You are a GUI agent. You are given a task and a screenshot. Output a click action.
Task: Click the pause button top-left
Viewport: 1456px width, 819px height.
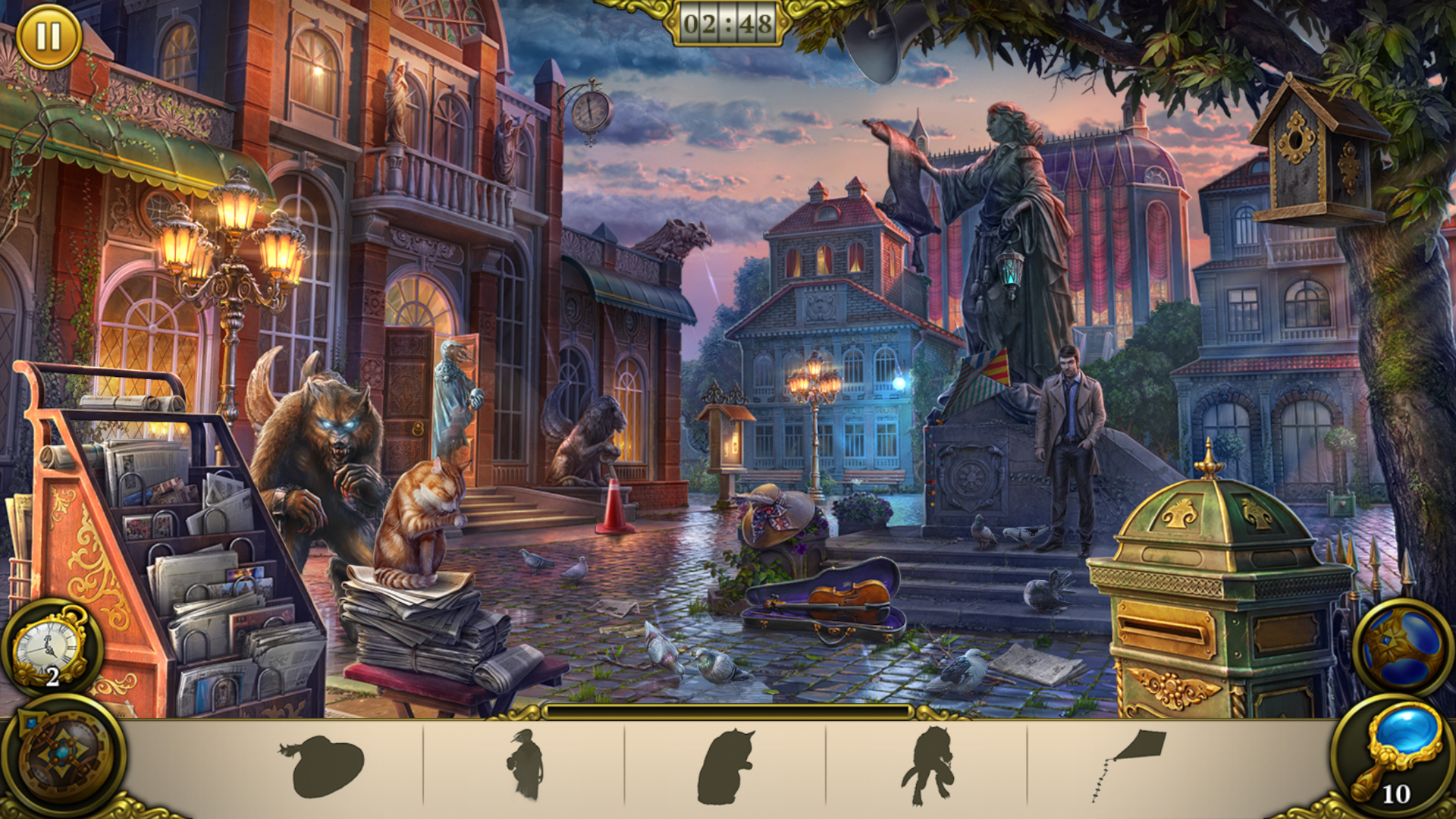coord(49,36)
